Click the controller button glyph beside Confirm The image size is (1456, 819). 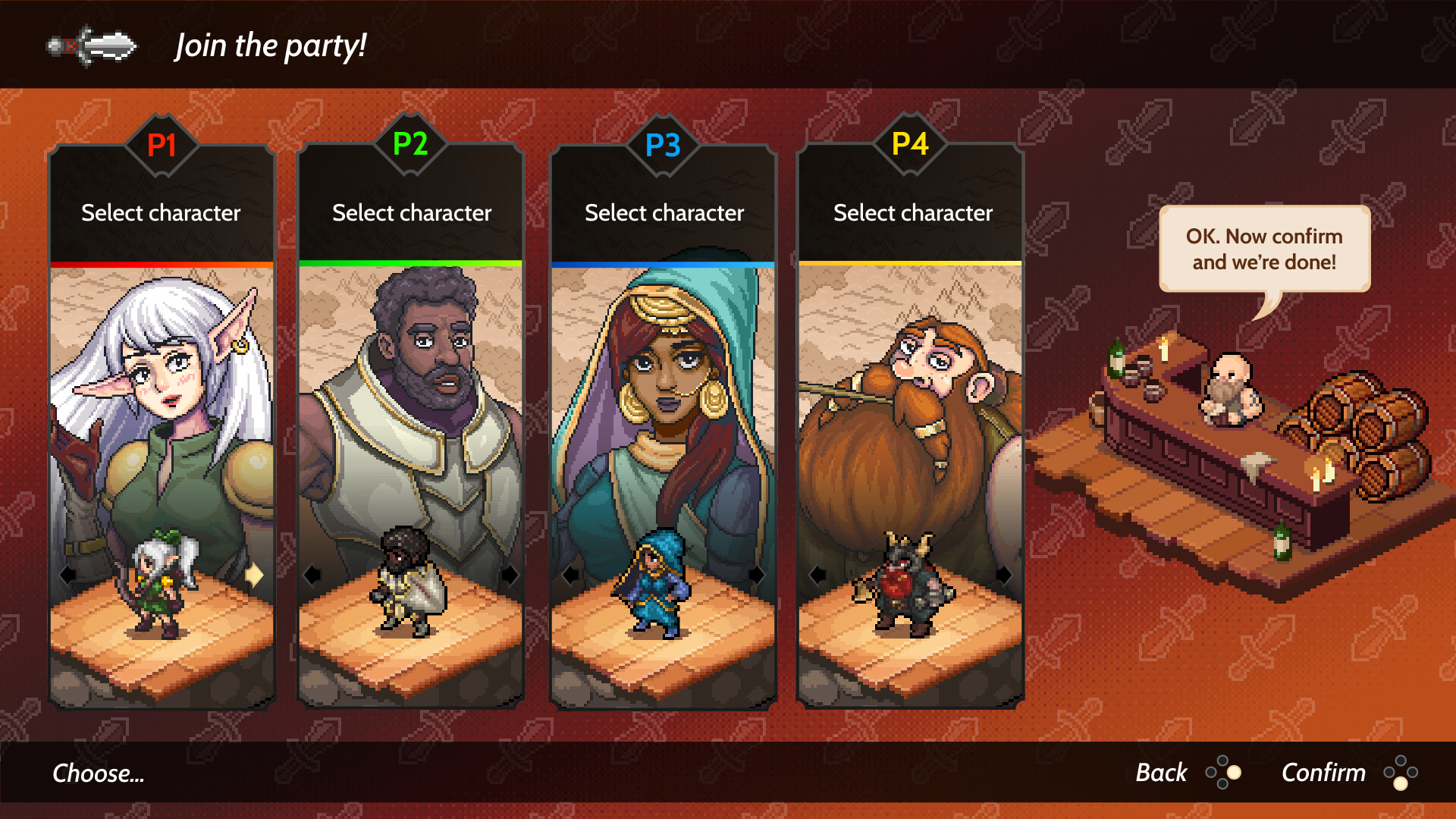(1402, 773)
